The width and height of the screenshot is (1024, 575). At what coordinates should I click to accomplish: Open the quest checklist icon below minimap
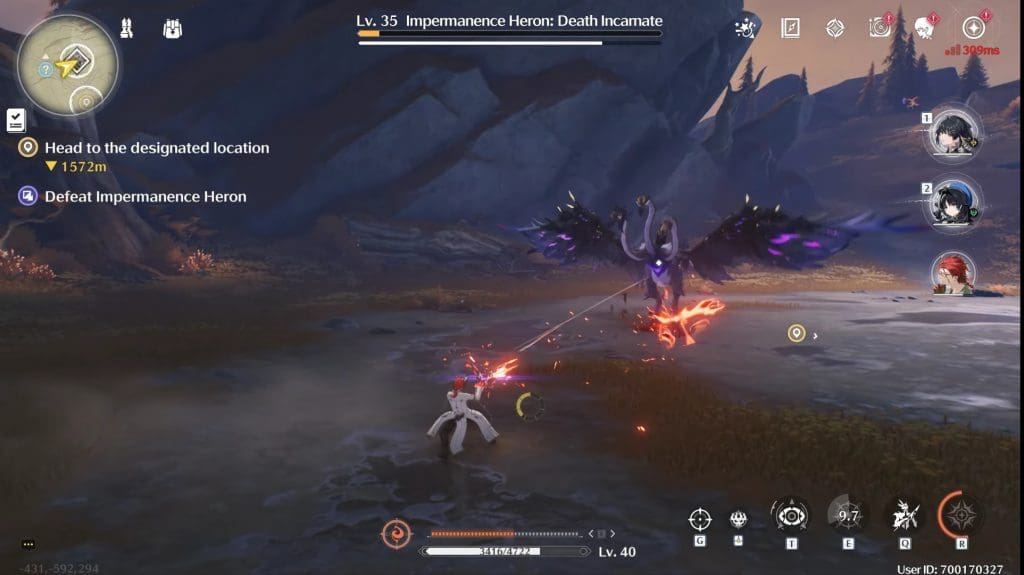click(x=15, y=120)
